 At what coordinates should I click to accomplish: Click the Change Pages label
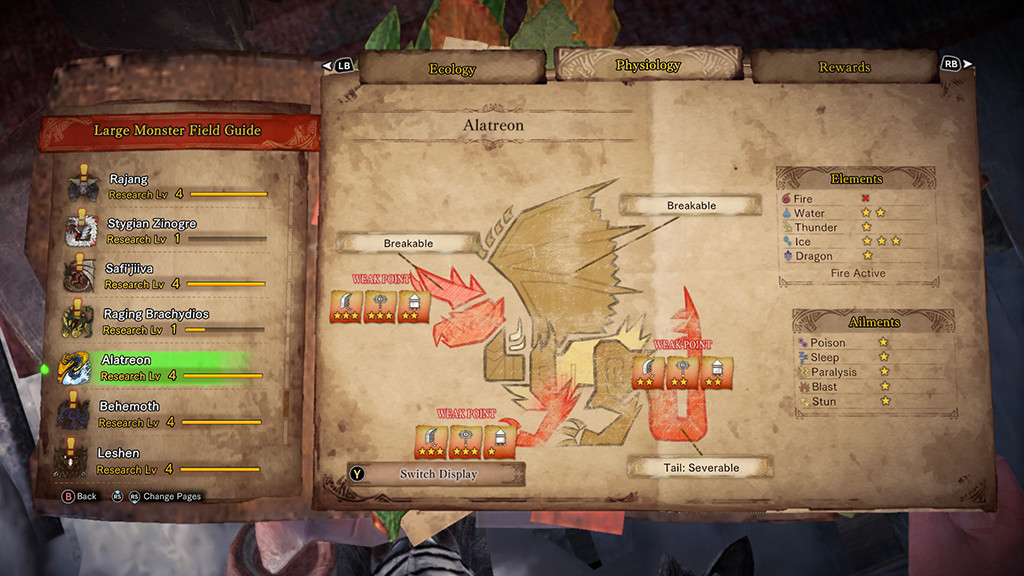171,496
